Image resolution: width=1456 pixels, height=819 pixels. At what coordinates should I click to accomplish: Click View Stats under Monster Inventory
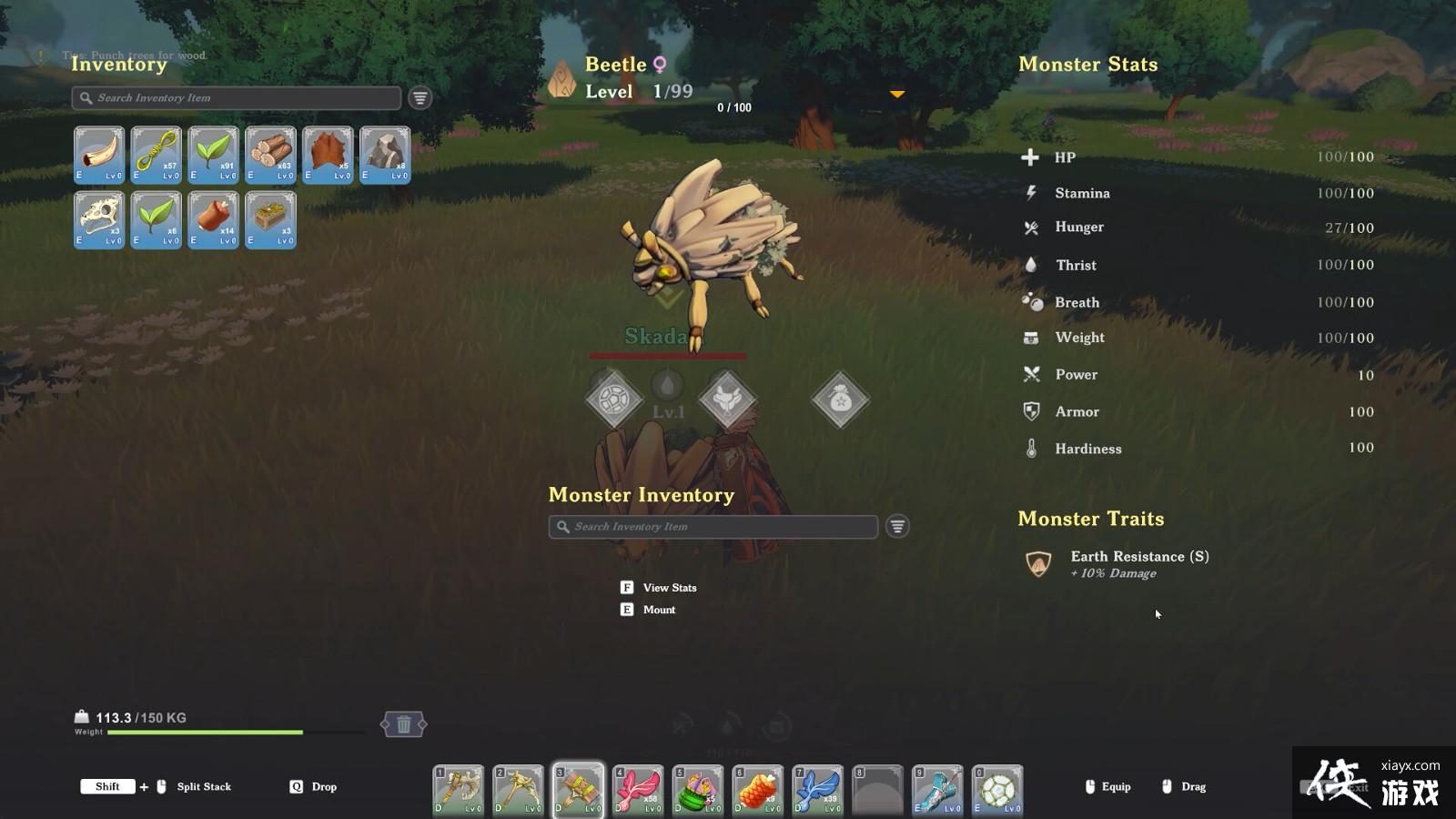click(x=671, y=587)
